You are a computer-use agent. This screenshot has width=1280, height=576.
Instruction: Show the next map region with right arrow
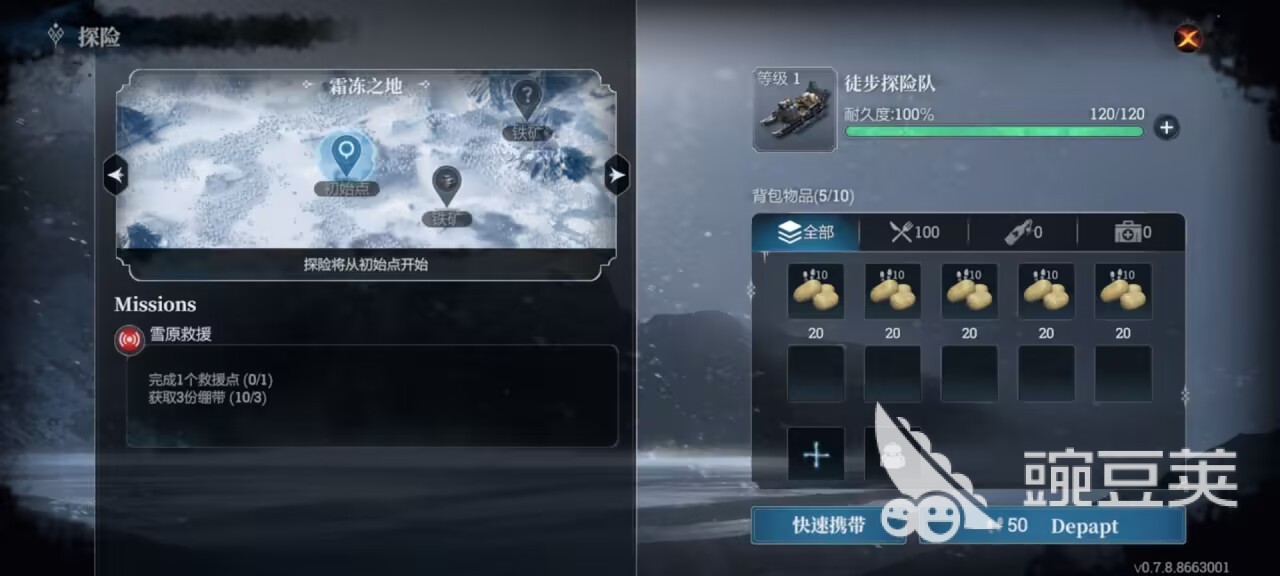(617, 176)
